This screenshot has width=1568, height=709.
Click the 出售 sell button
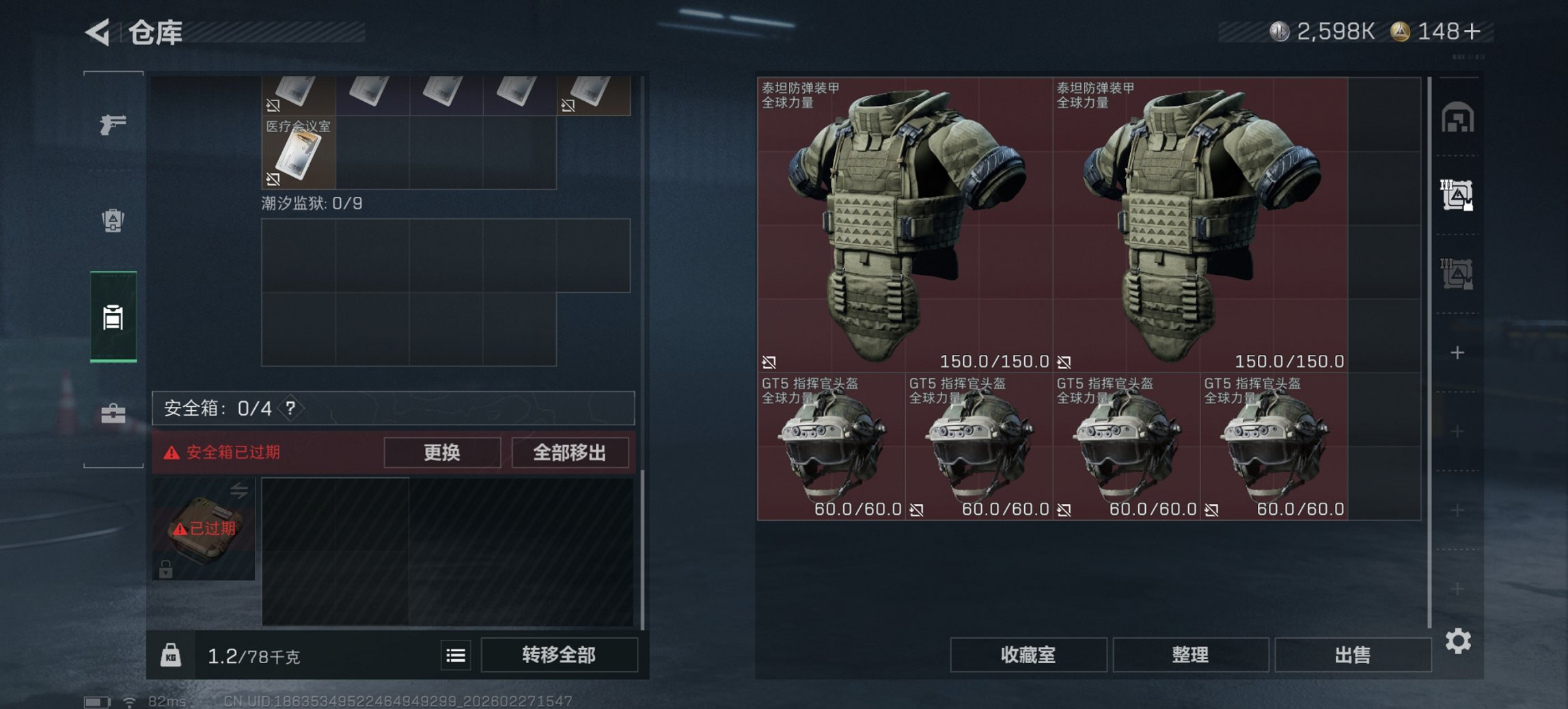pyautogui.click(x=1352, y=655)
